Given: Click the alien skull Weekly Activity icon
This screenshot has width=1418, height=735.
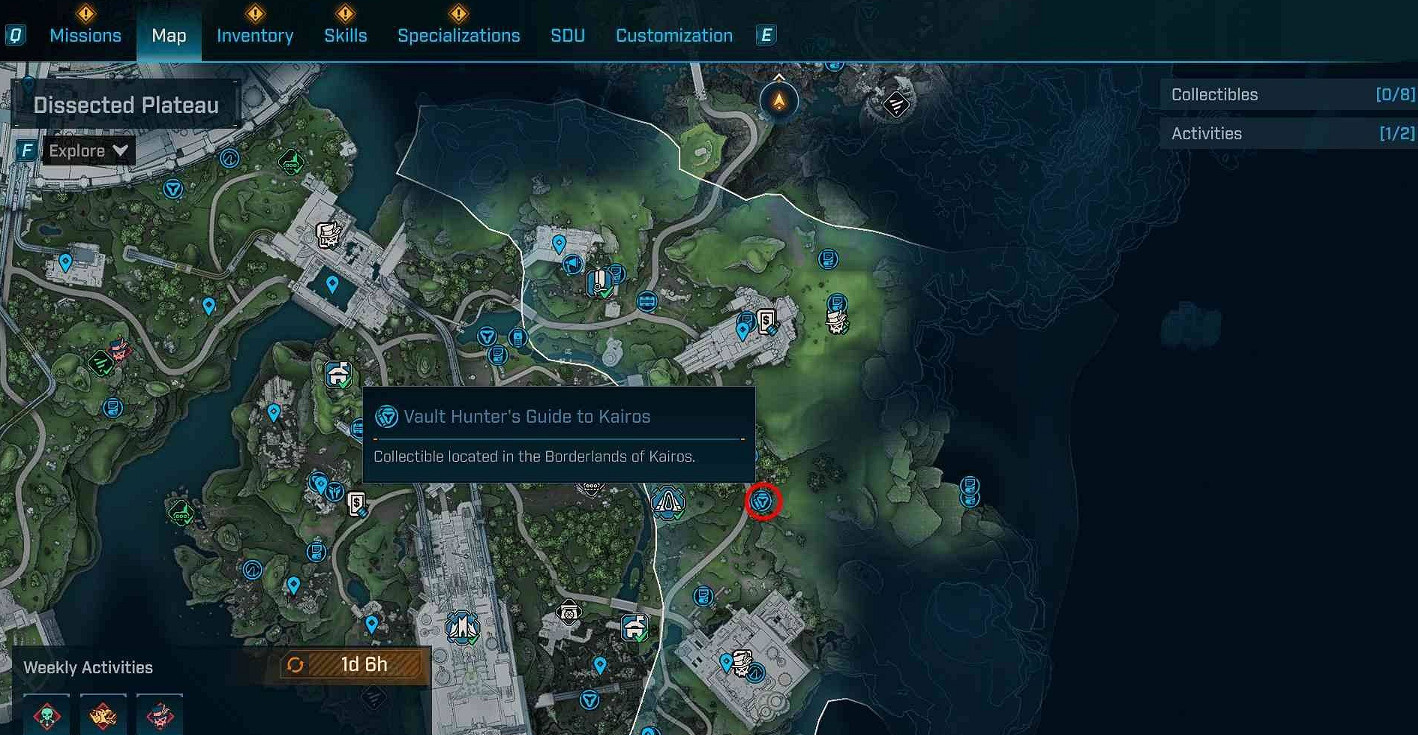Looking at the screenshot, I should point(46,714).
